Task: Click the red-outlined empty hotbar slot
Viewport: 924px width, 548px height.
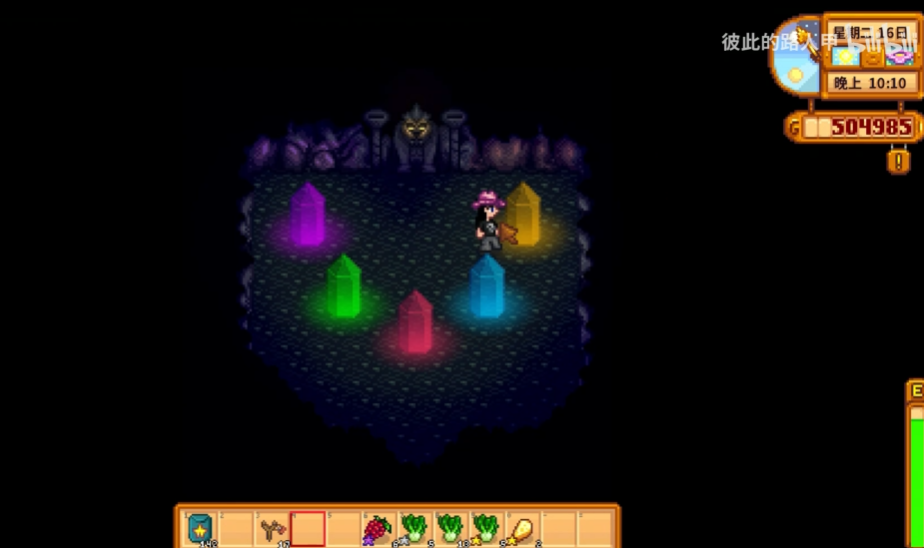Action: point(308,529)
